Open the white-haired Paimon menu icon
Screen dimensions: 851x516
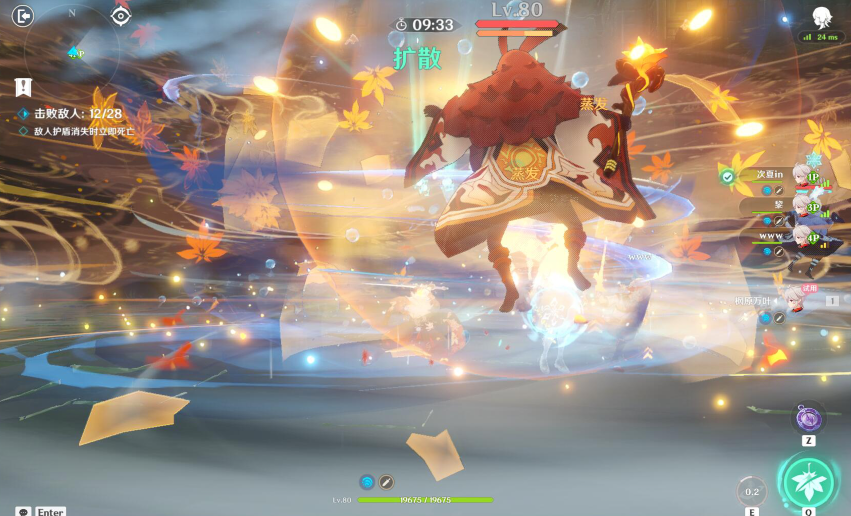point(822,16)
